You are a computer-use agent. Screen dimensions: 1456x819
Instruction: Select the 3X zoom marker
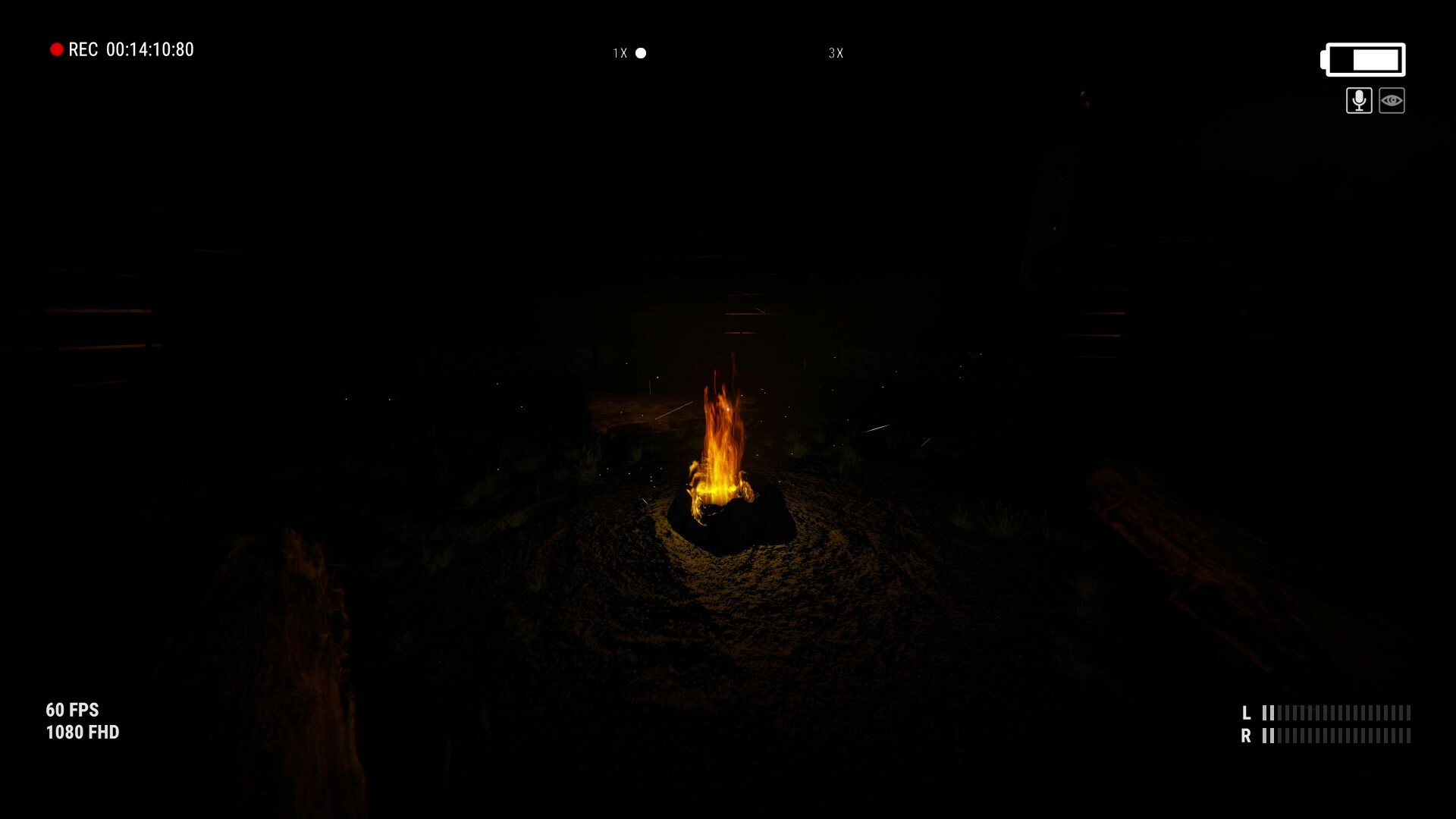[x=836, y=53]
